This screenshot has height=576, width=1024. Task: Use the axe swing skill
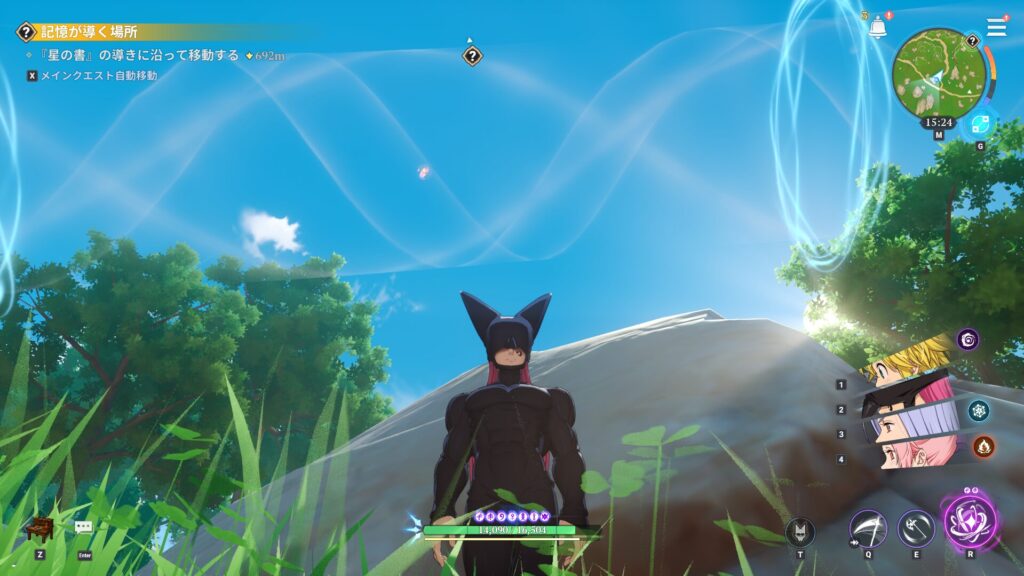(915, 527)
